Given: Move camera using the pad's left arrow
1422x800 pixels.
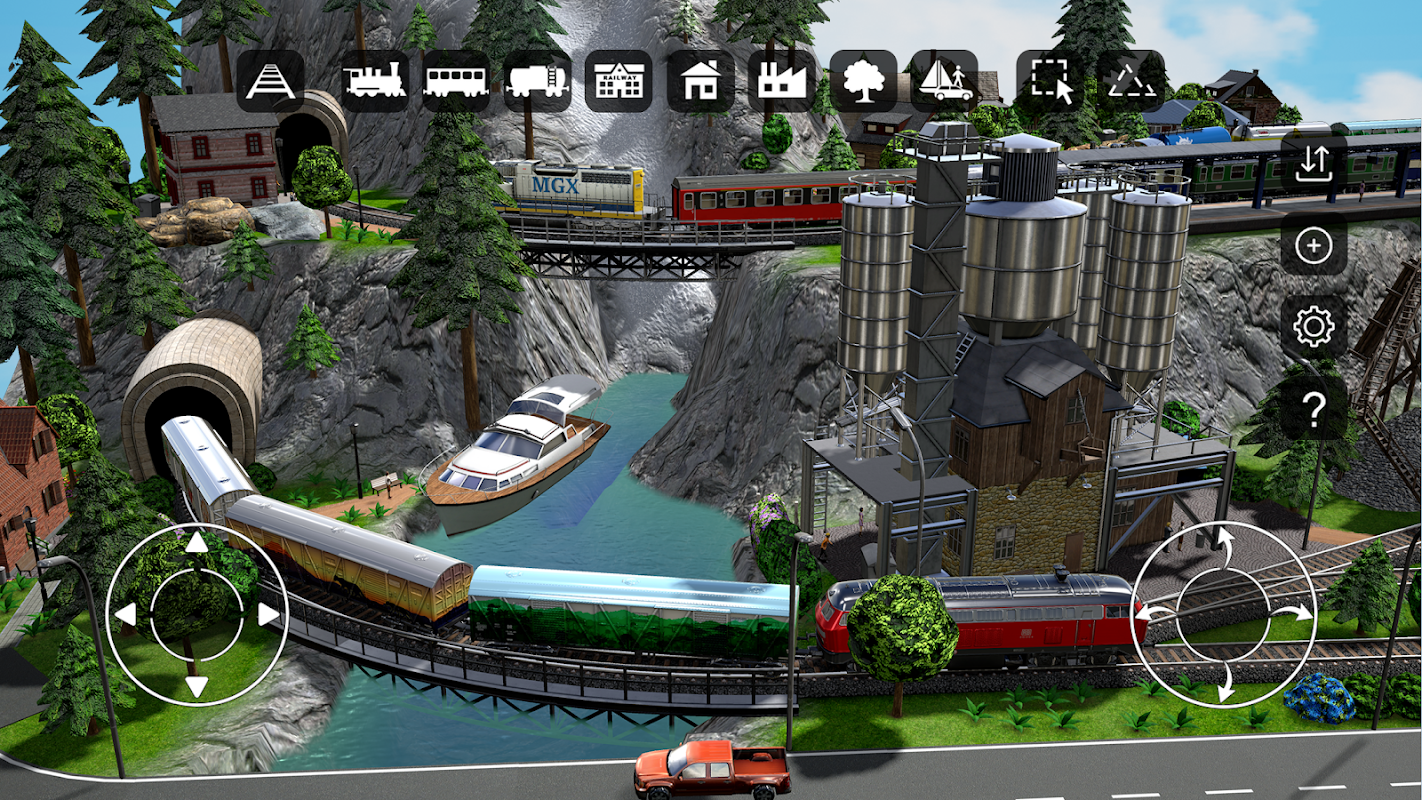Looking at the screenshot, I should click(x=125, y=614).
